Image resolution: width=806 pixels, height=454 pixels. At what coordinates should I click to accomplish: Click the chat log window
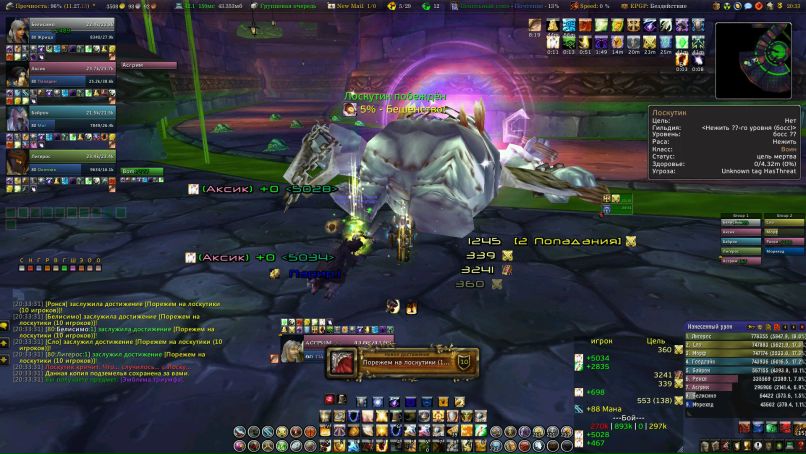point(98,330)
